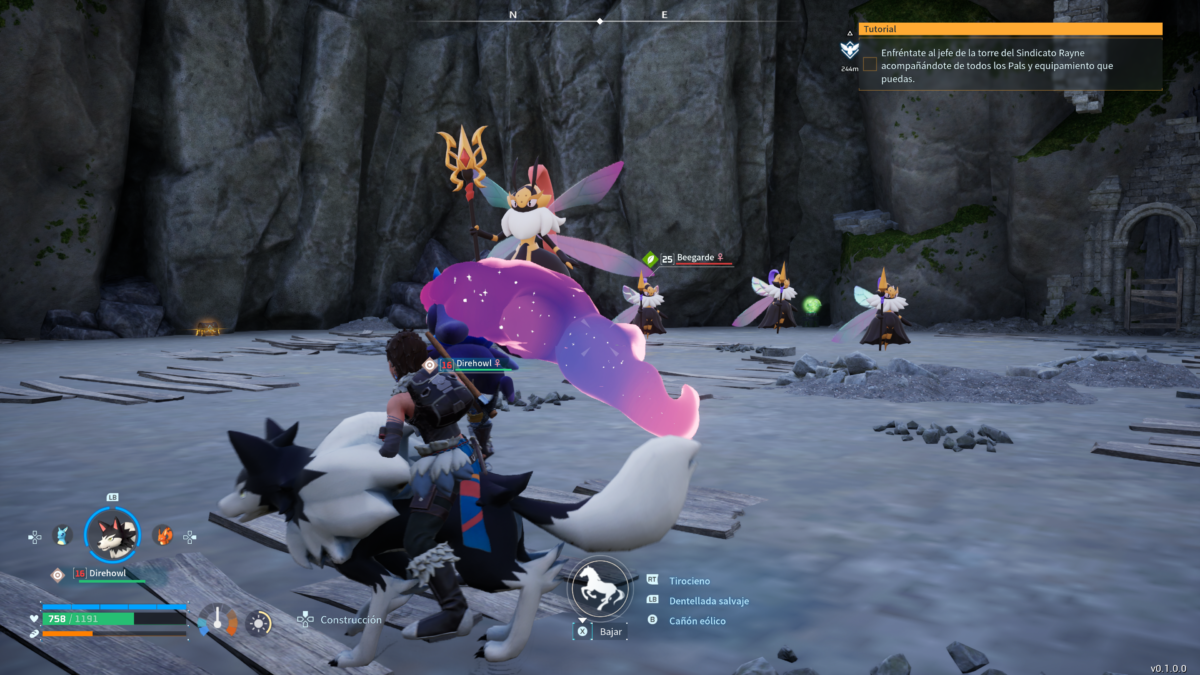This screenshot has height=675, width=1200.
Task: Click the sun time-of-day indicator
Action: [259, 623]
